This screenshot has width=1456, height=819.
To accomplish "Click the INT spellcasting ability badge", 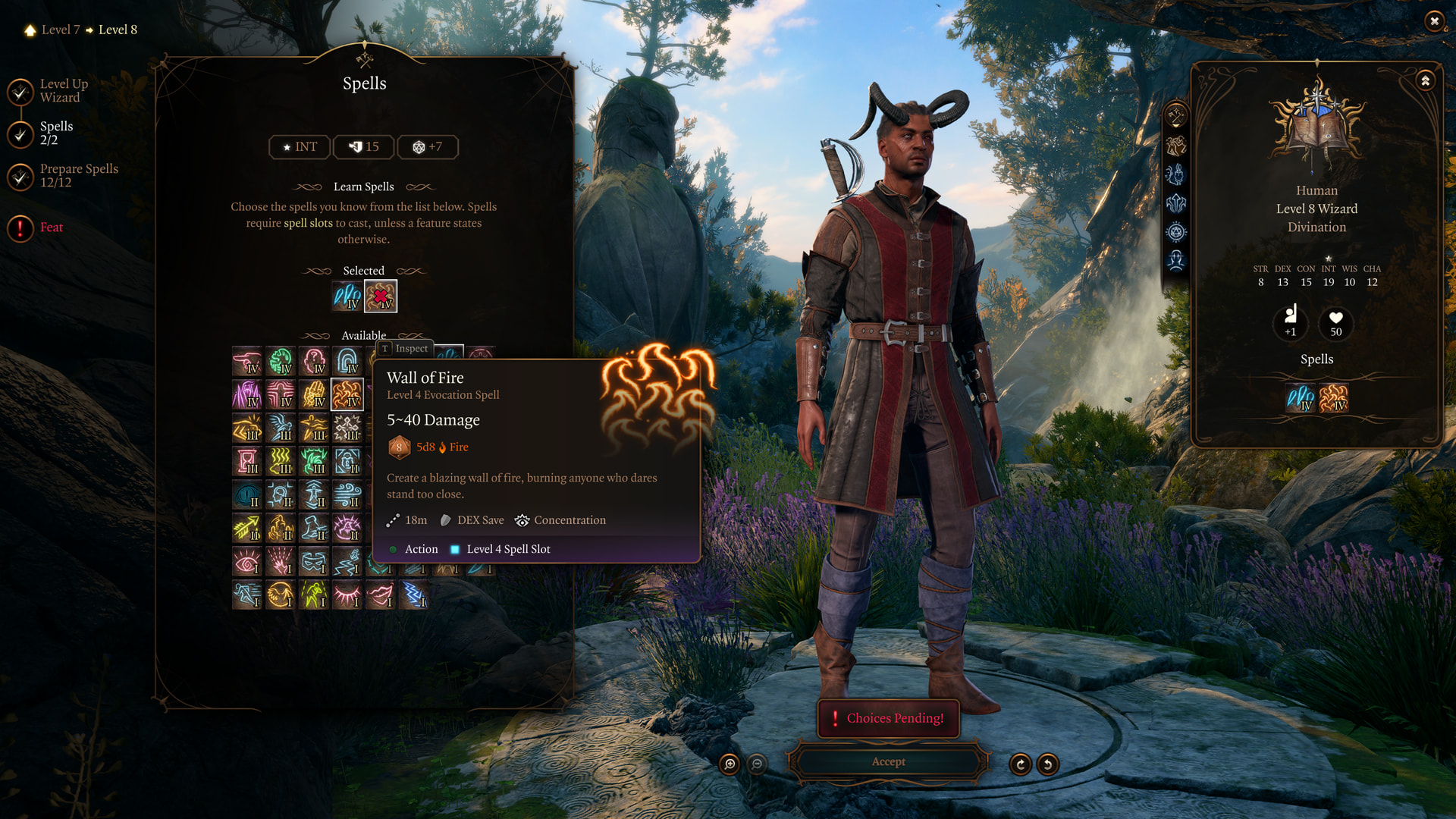I will click(x=300, y=147).
